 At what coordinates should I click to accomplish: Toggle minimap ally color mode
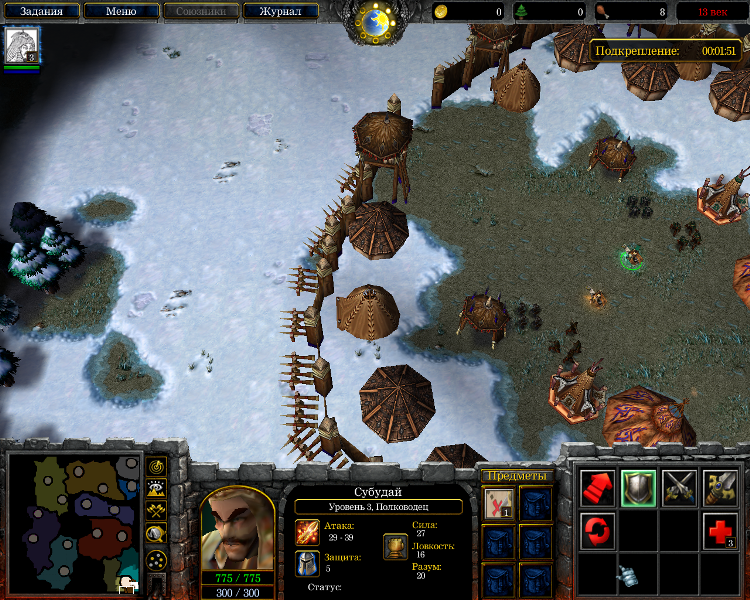[x=157, y=511]
